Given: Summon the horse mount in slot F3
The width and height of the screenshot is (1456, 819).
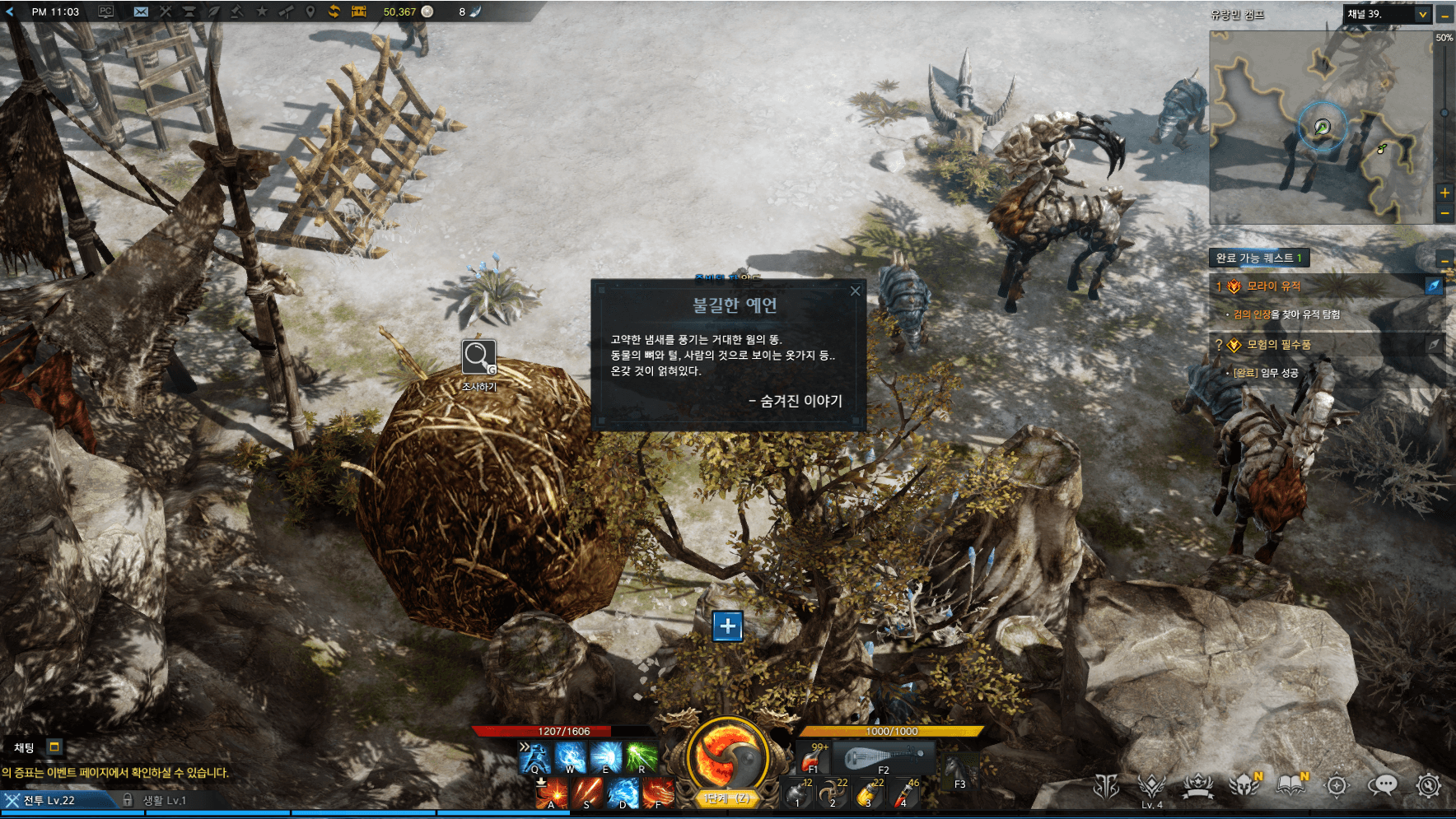Looking at the screenshot, I should [958, 771].
